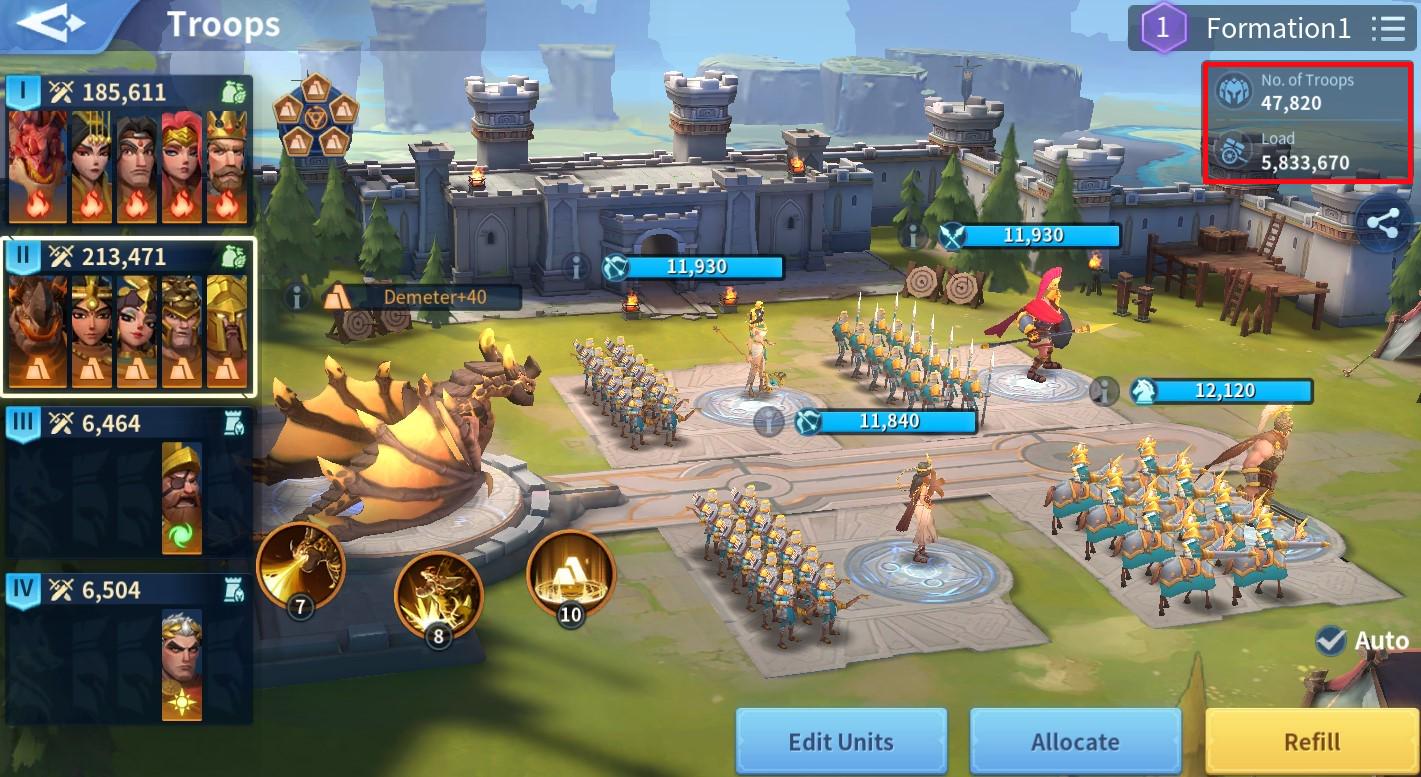
Task: Select troop squad II with 213,471 power
Action: coord(127,316)
